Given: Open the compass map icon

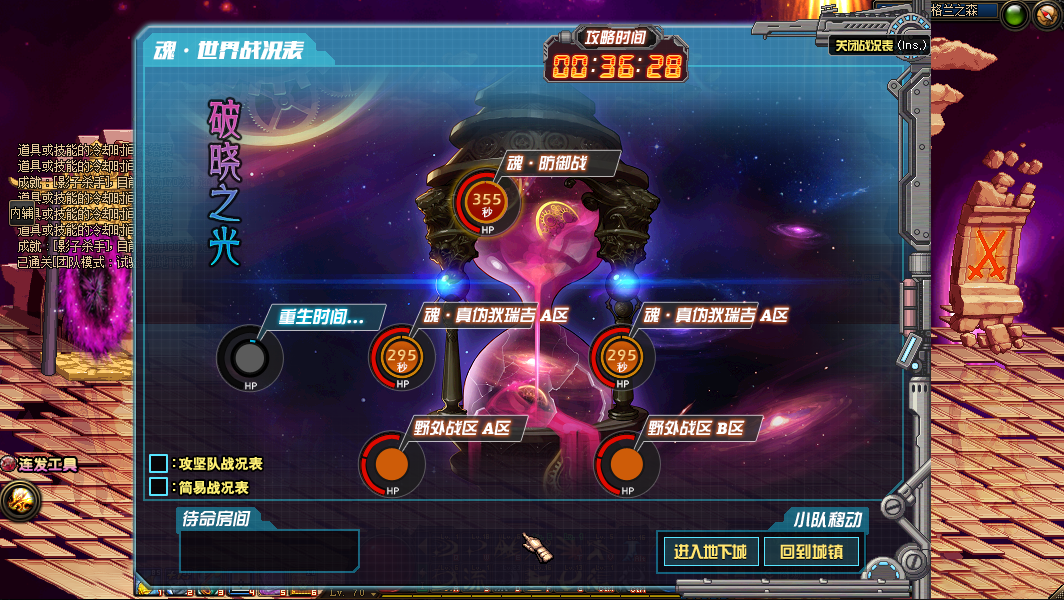Looking at the screenshot, I should click(1048, 15).
